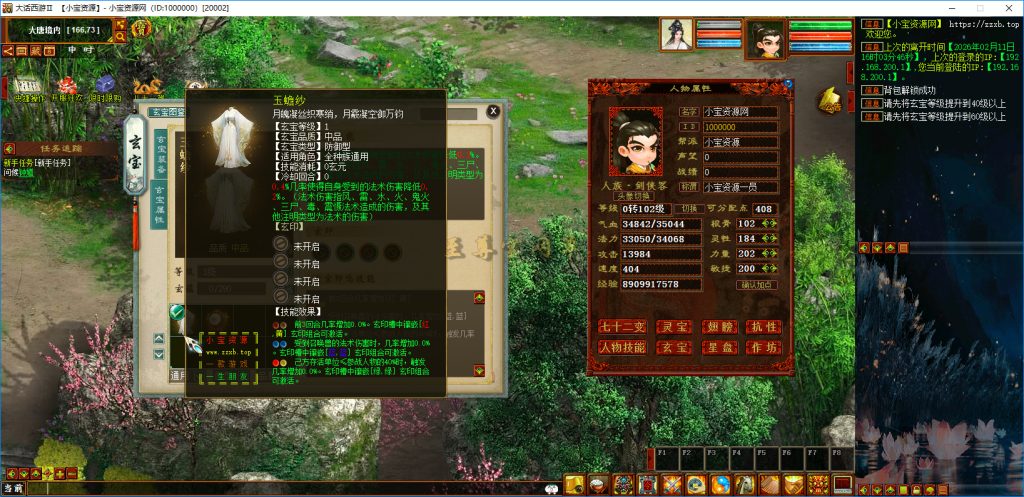The width and height of the screenshot is (1024, 497).
Task: Confirm stat points with 确认加点
Action: coord(757,285)
